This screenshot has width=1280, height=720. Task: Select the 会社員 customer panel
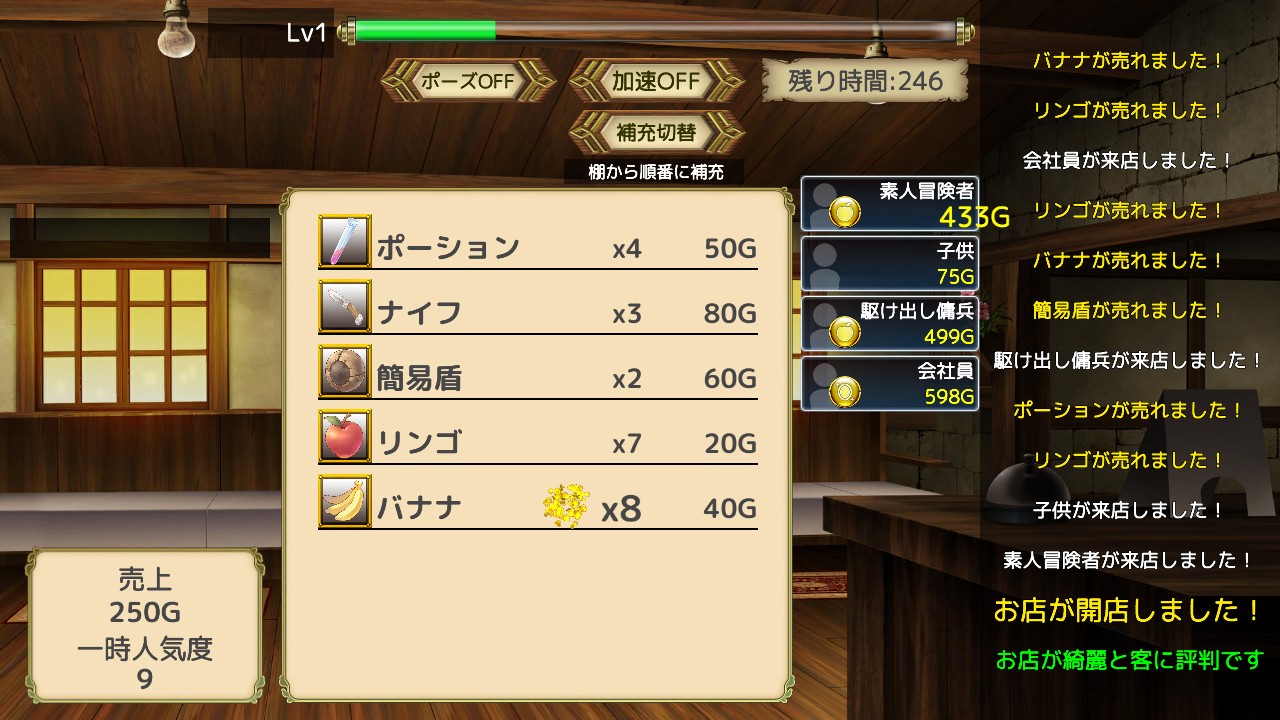tap(889, 383)
